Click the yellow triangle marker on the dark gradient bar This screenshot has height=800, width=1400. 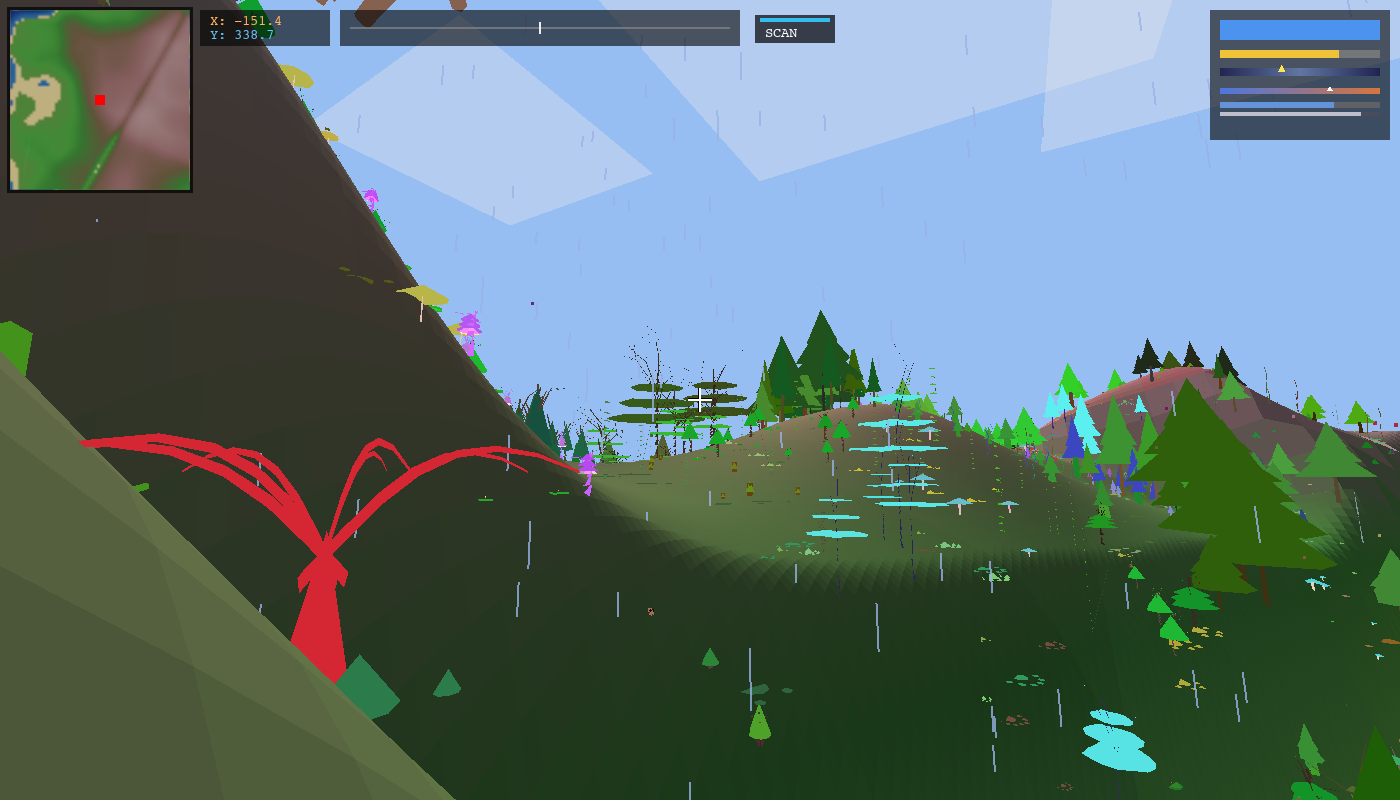[1283, 71]
